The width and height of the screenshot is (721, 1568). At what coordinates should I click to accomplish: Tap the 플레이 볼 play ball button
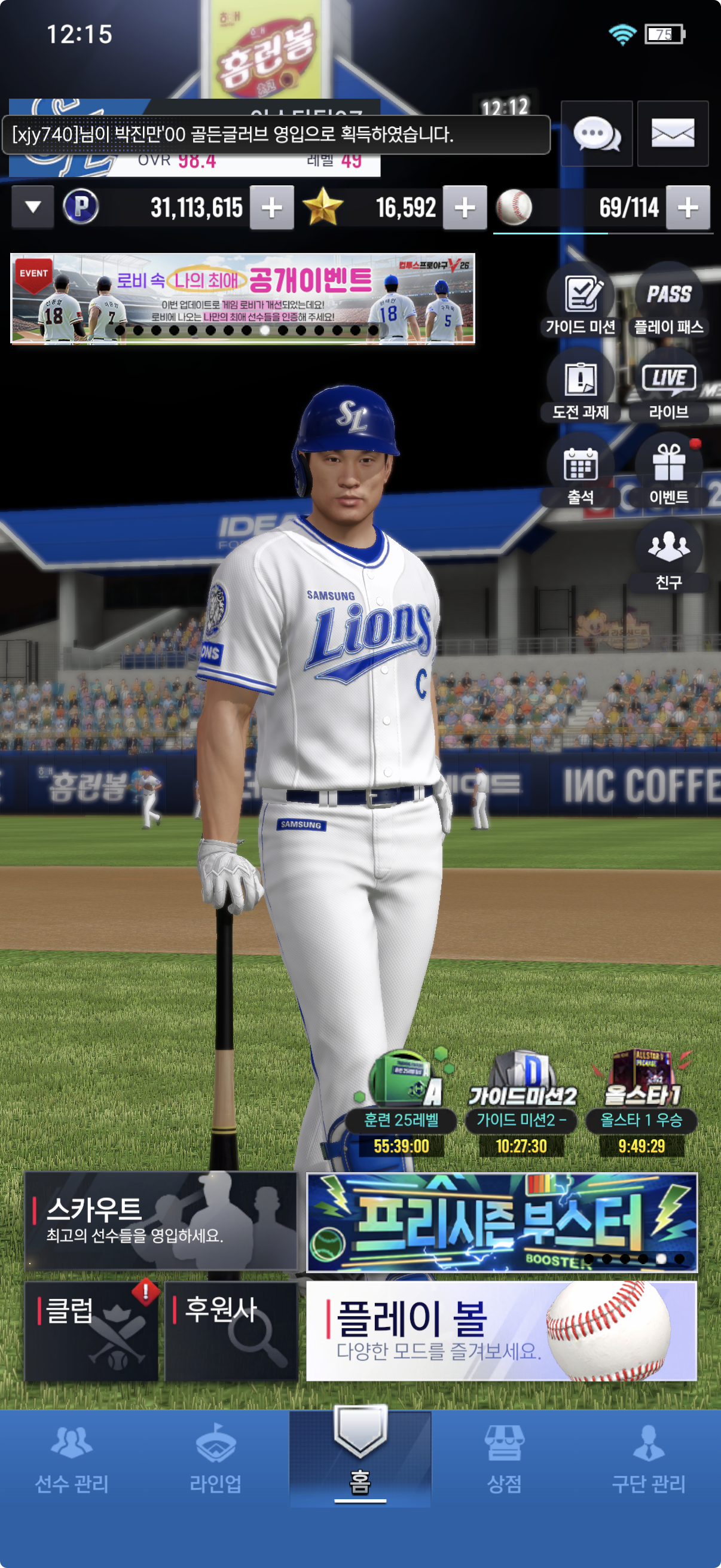[x=502, y=1331]
